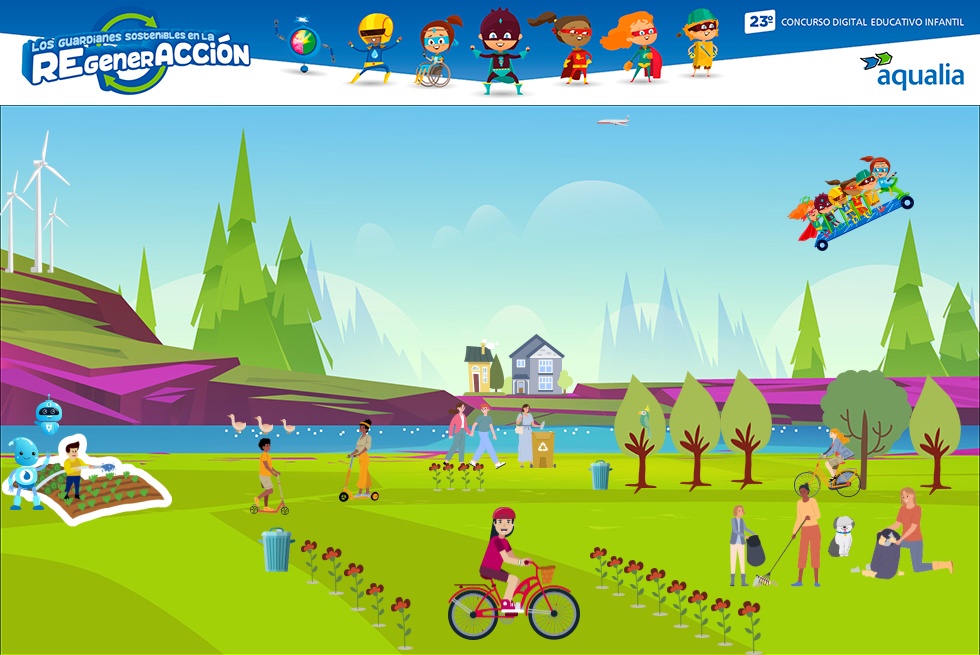Open the Guardianes REgenerACCIÓN logo

[x=137, y=55]
